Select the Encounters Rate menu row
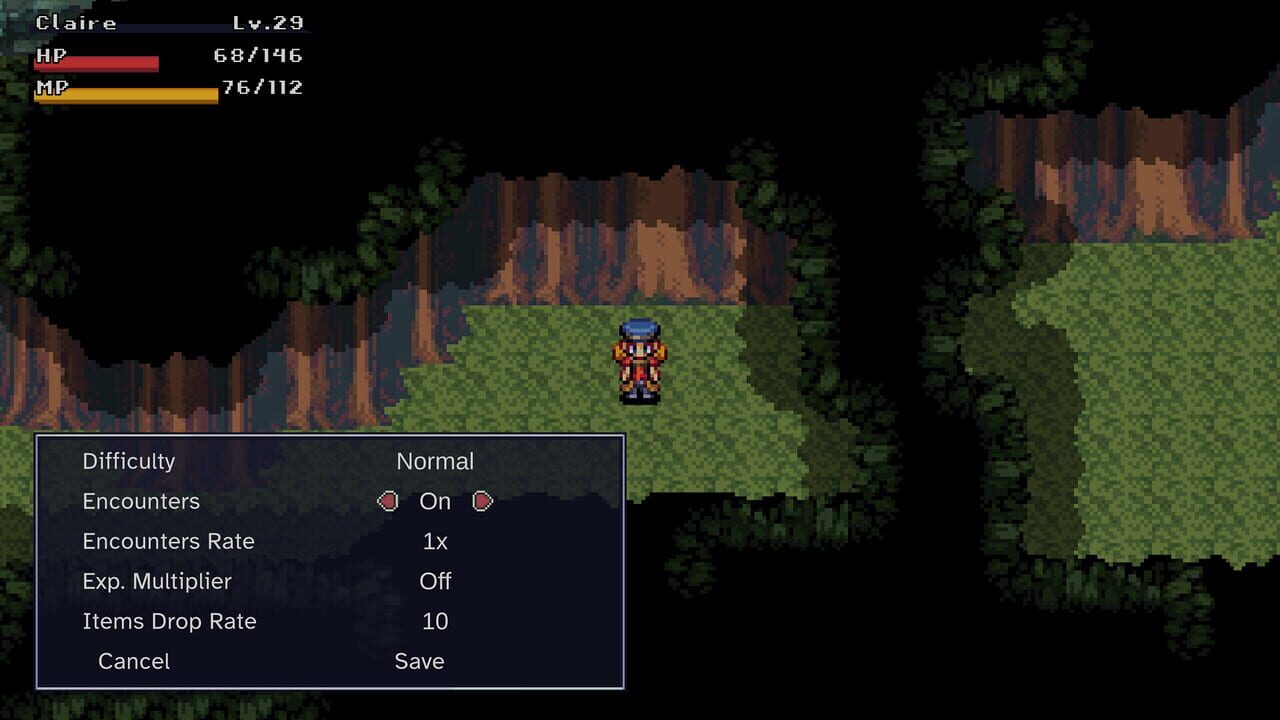The height and width of the screenshot is (720, 1280). tap(168, 541)
